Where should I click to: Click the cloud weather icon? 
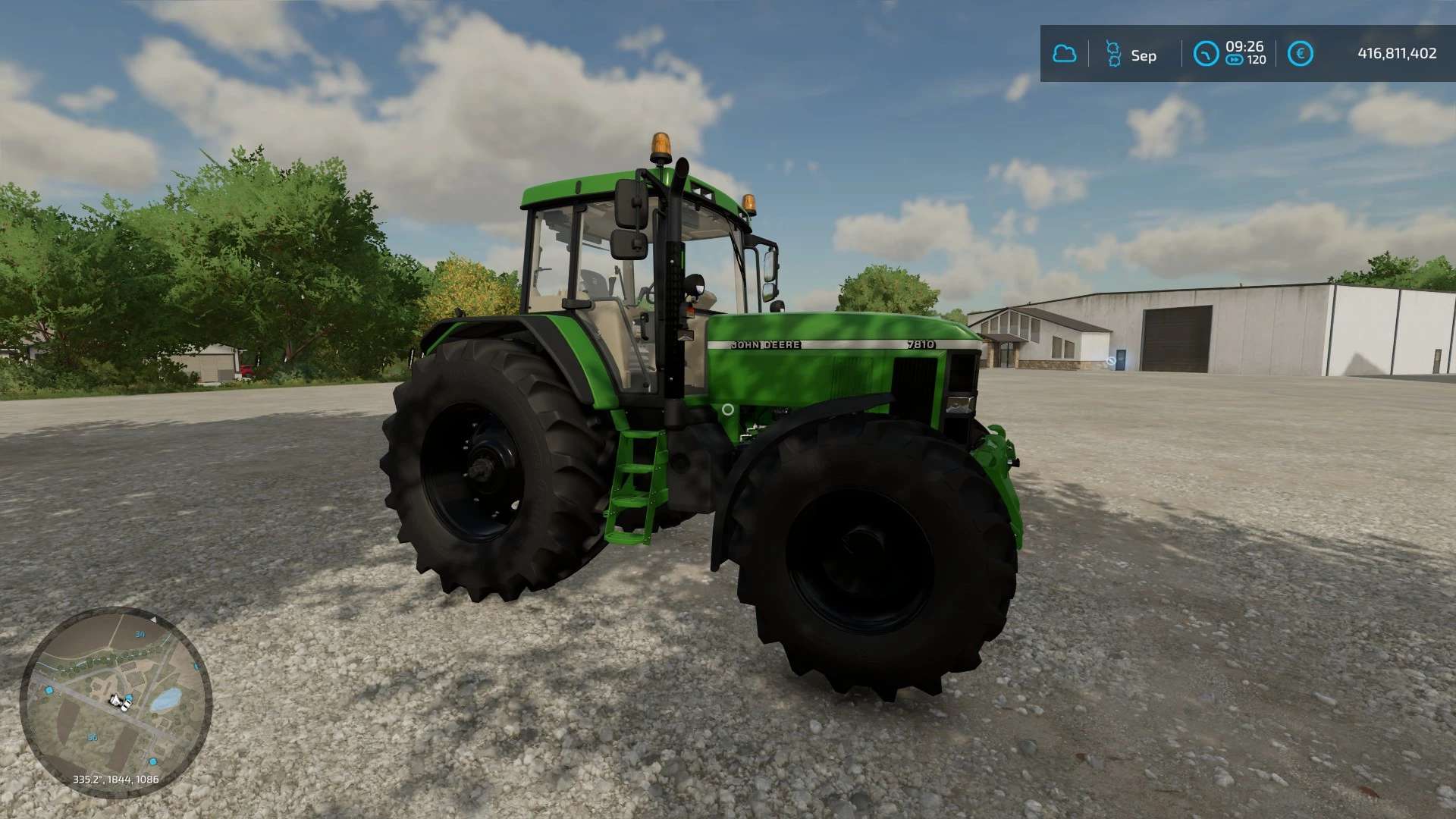(1064, 54)
